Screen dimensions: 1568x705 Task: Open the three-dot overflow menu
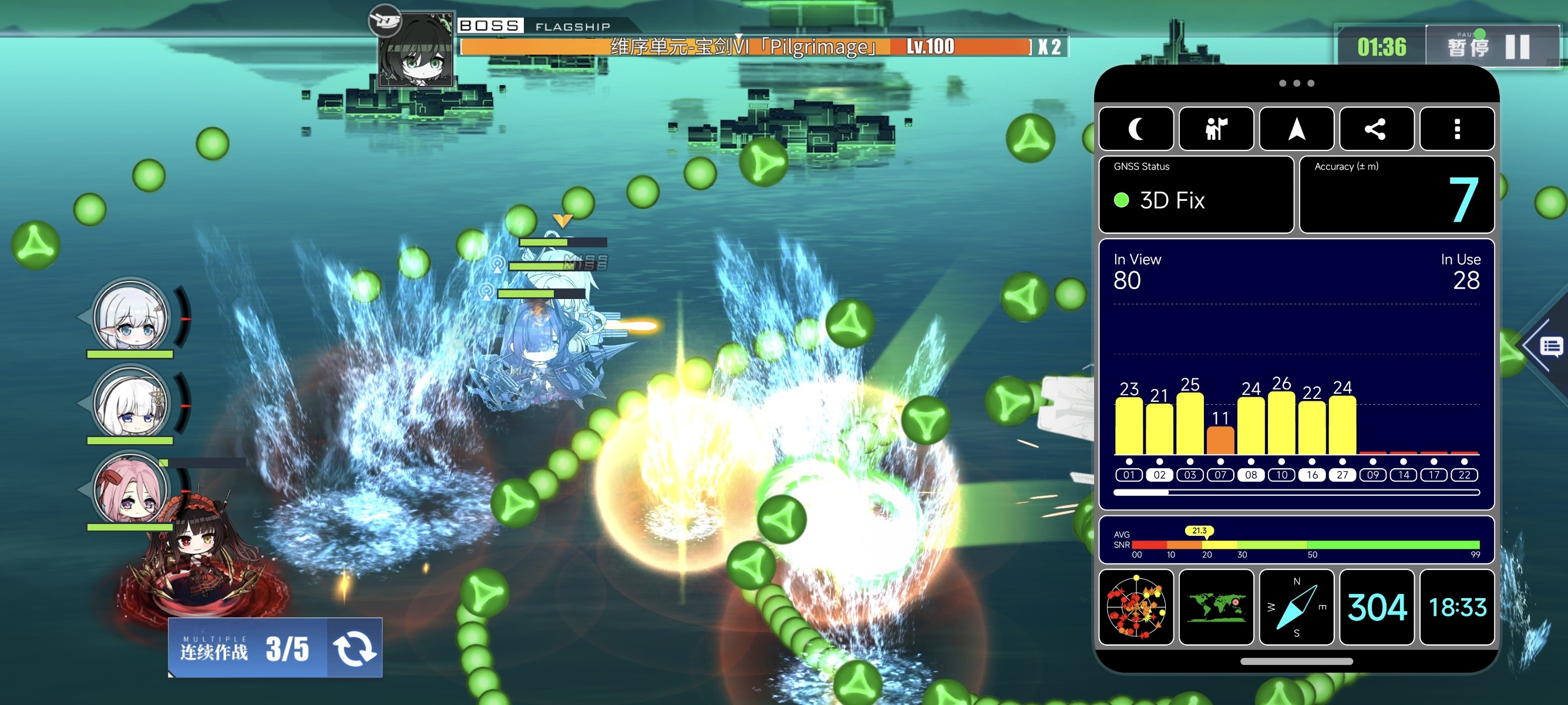1456,129
